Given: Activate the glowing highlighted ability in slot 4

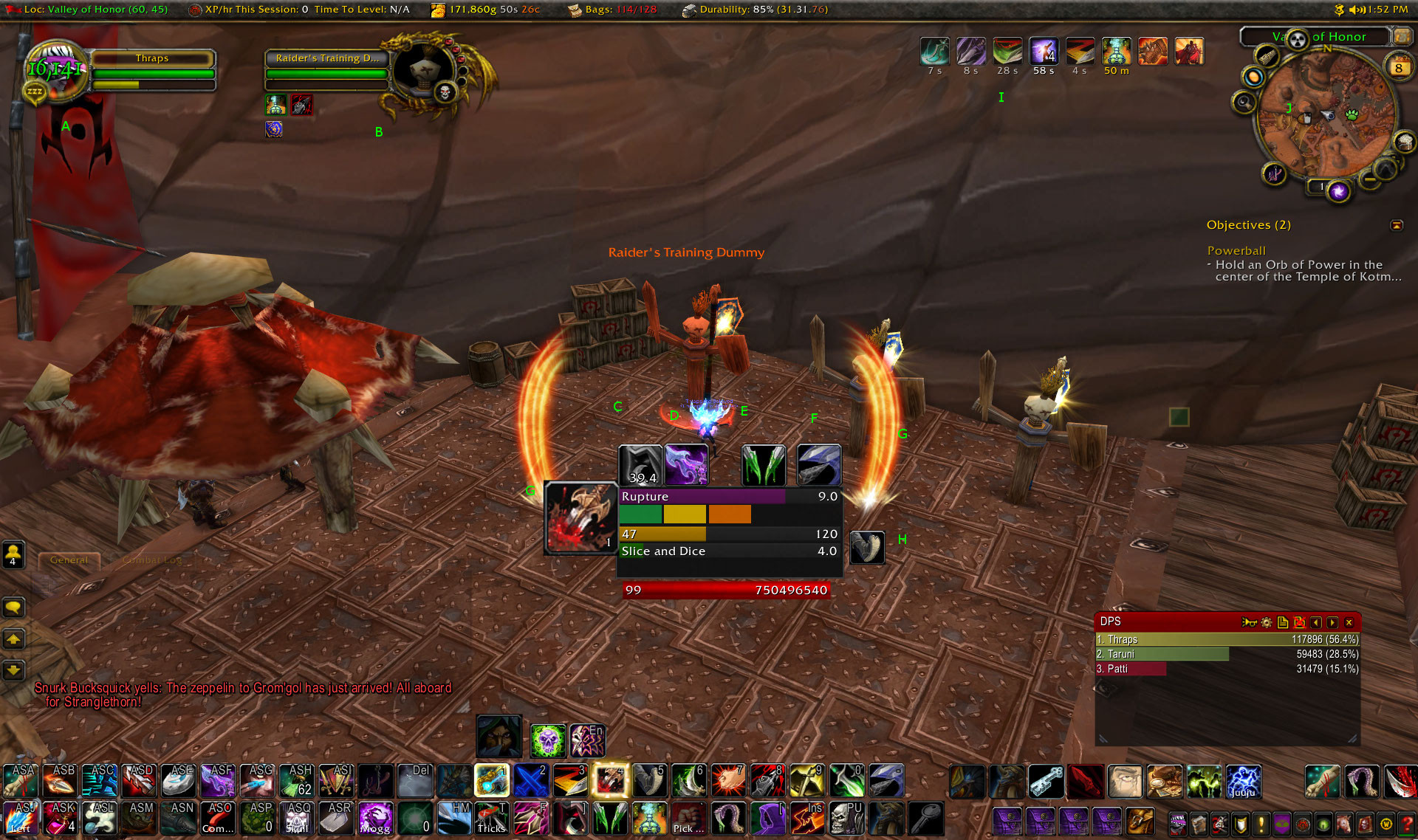Looking at the screenshot, I should click(610, 781).
